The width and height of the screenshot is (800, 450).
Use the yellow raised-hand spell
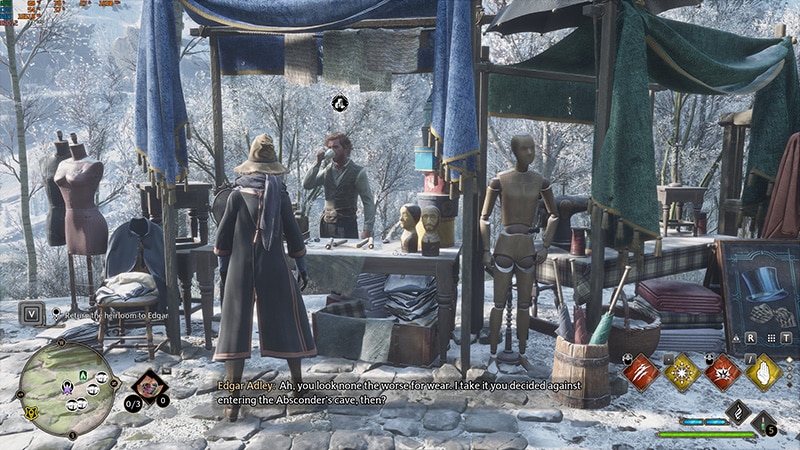coord(764,373)
